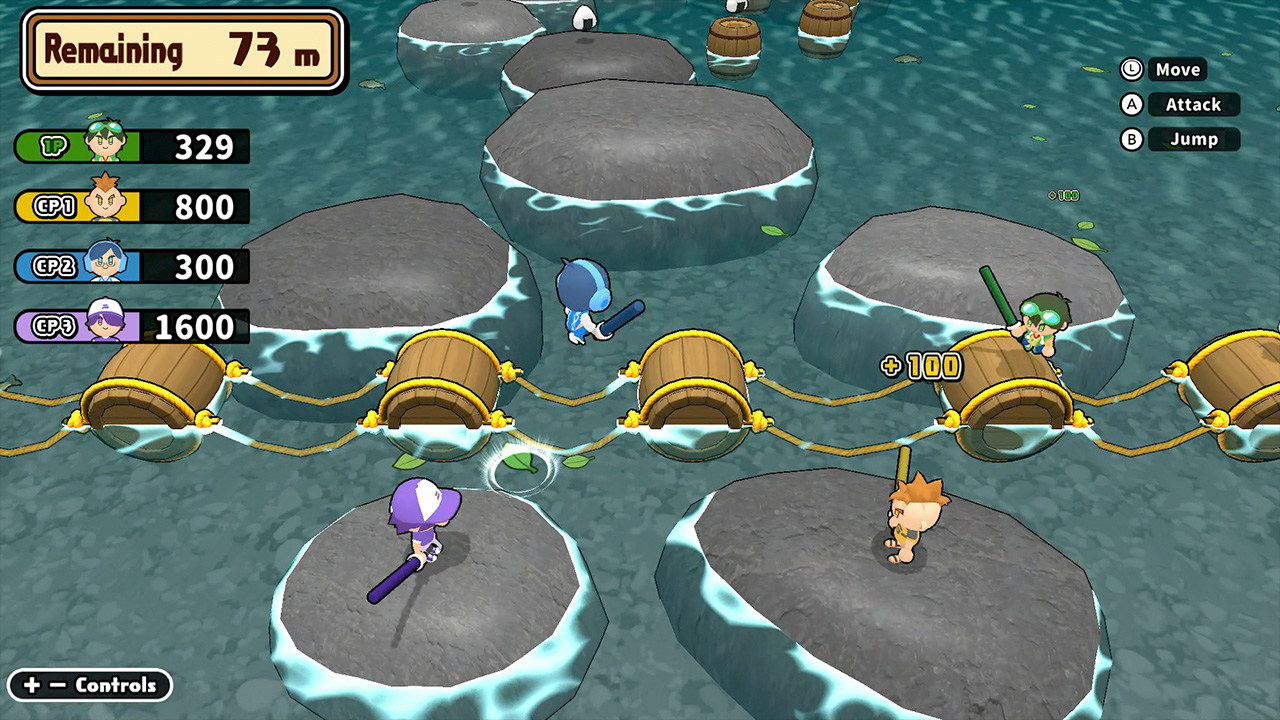This screenshot has height=720, width=1280.
Task: Select the +100 score popup
Action: 919,366
